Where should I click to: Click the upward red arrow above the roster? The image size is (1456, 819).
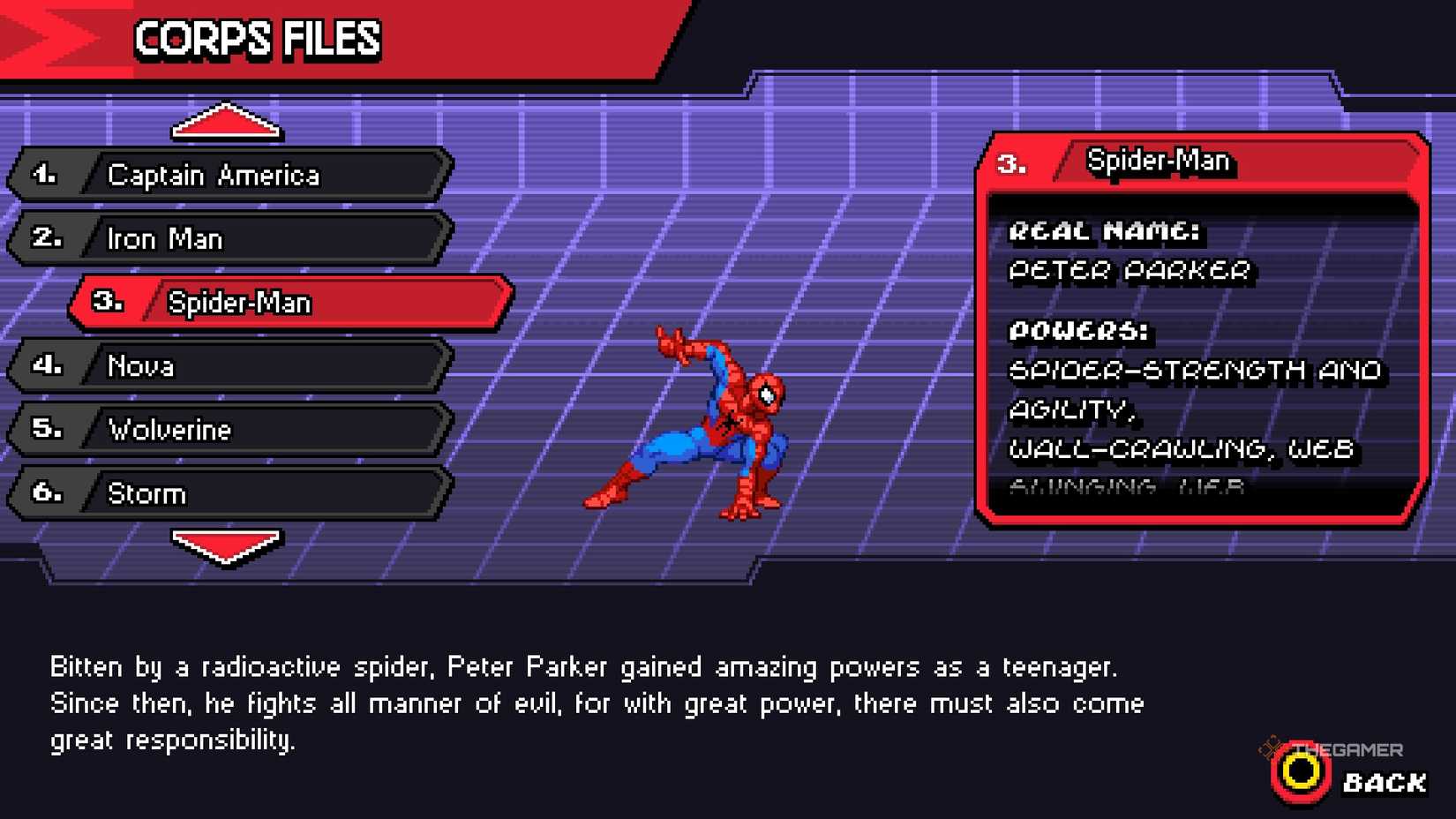226,121
